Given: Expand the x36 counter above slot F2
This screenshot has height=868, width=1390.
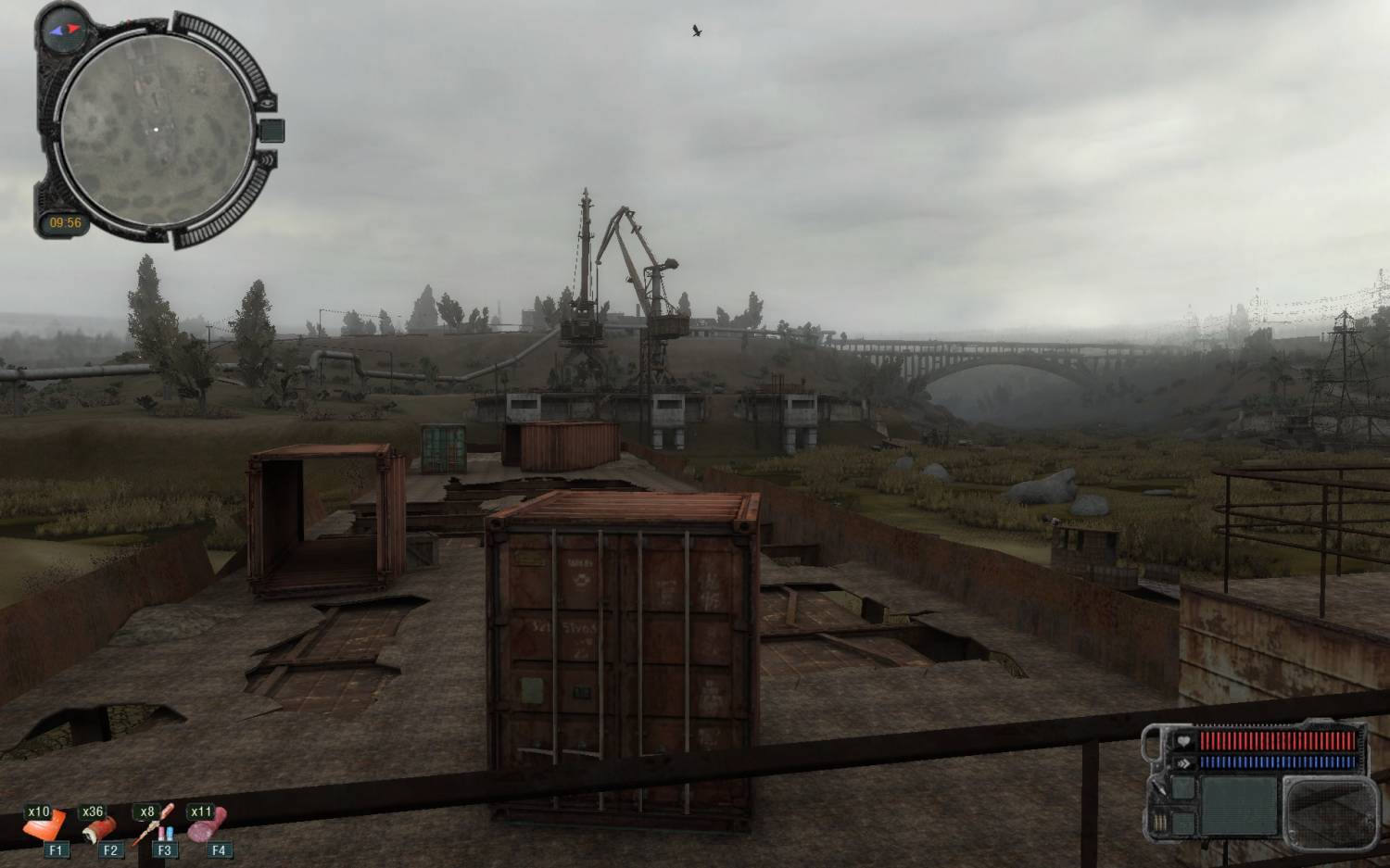Looking at the screenshot, I should (93, 811).
